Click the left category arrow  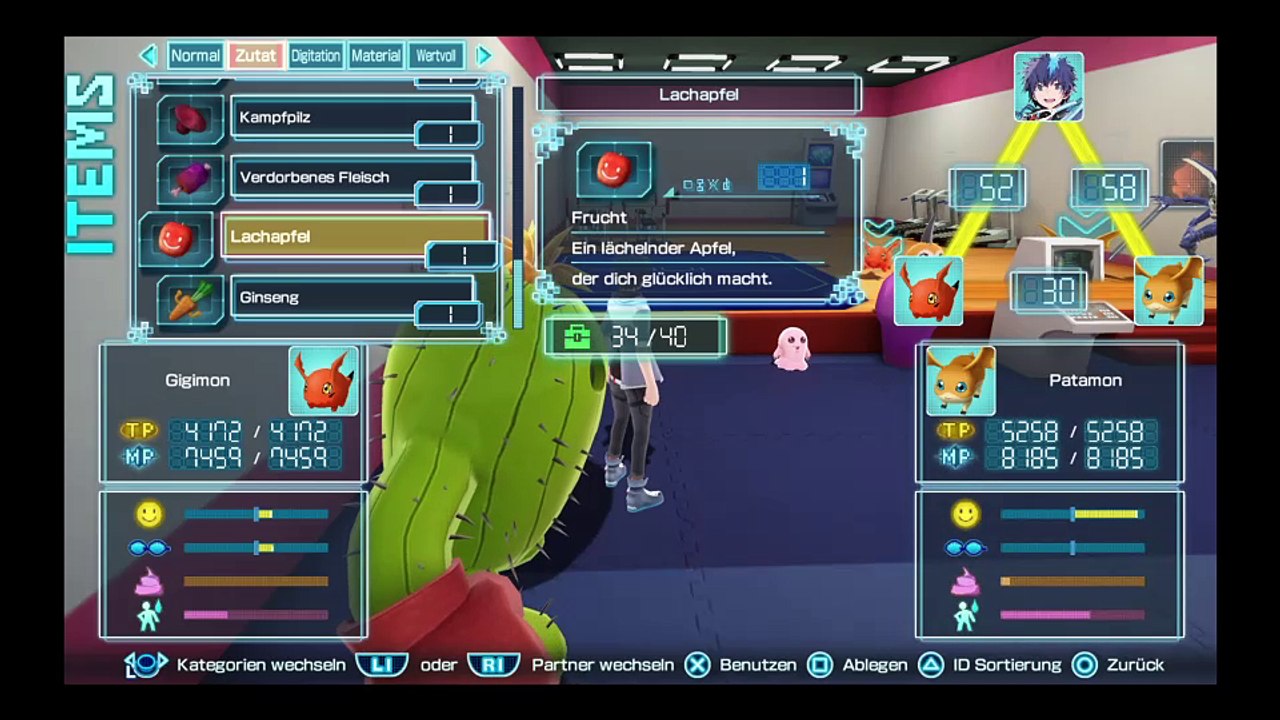(x=149, y=56)
